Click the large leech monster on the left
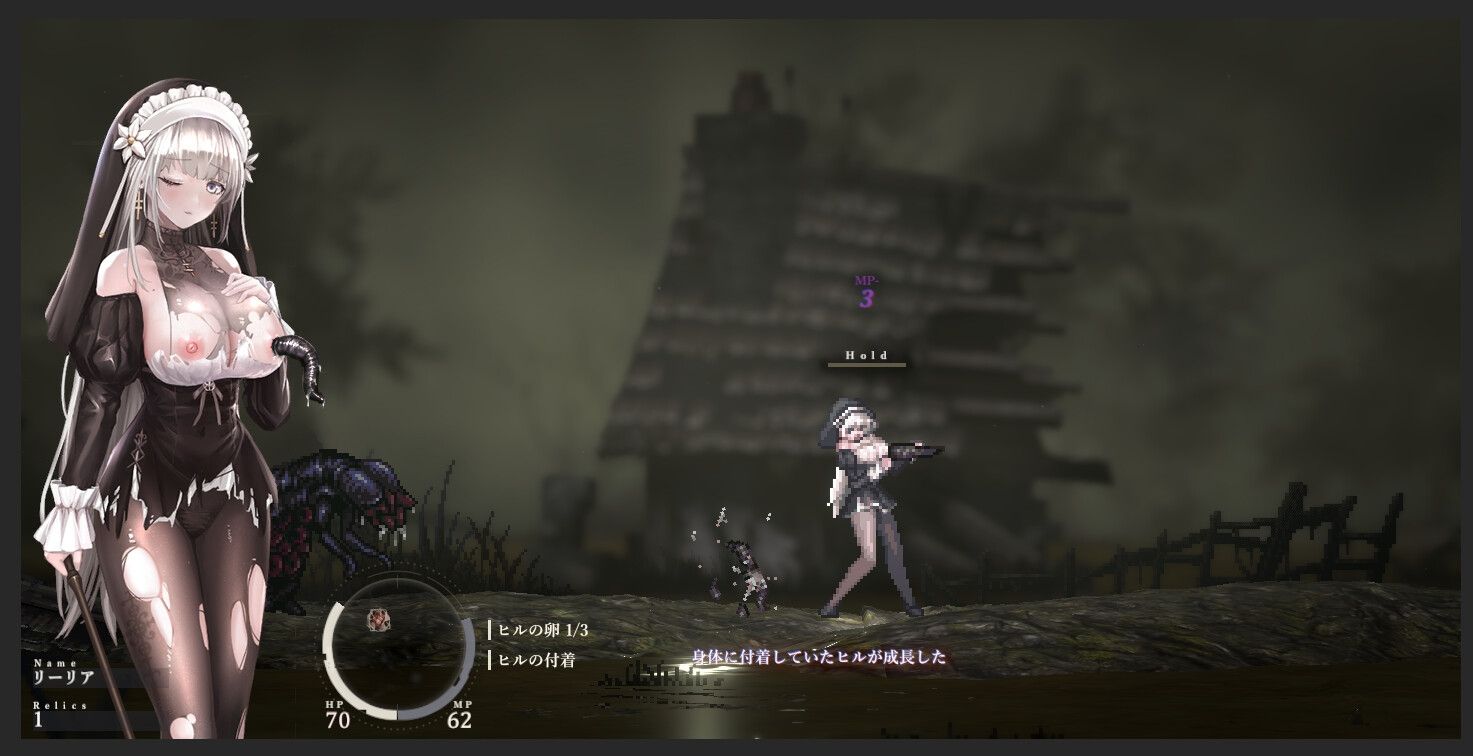Viewport: 1473px width, 756px height. tap(340, 510)
